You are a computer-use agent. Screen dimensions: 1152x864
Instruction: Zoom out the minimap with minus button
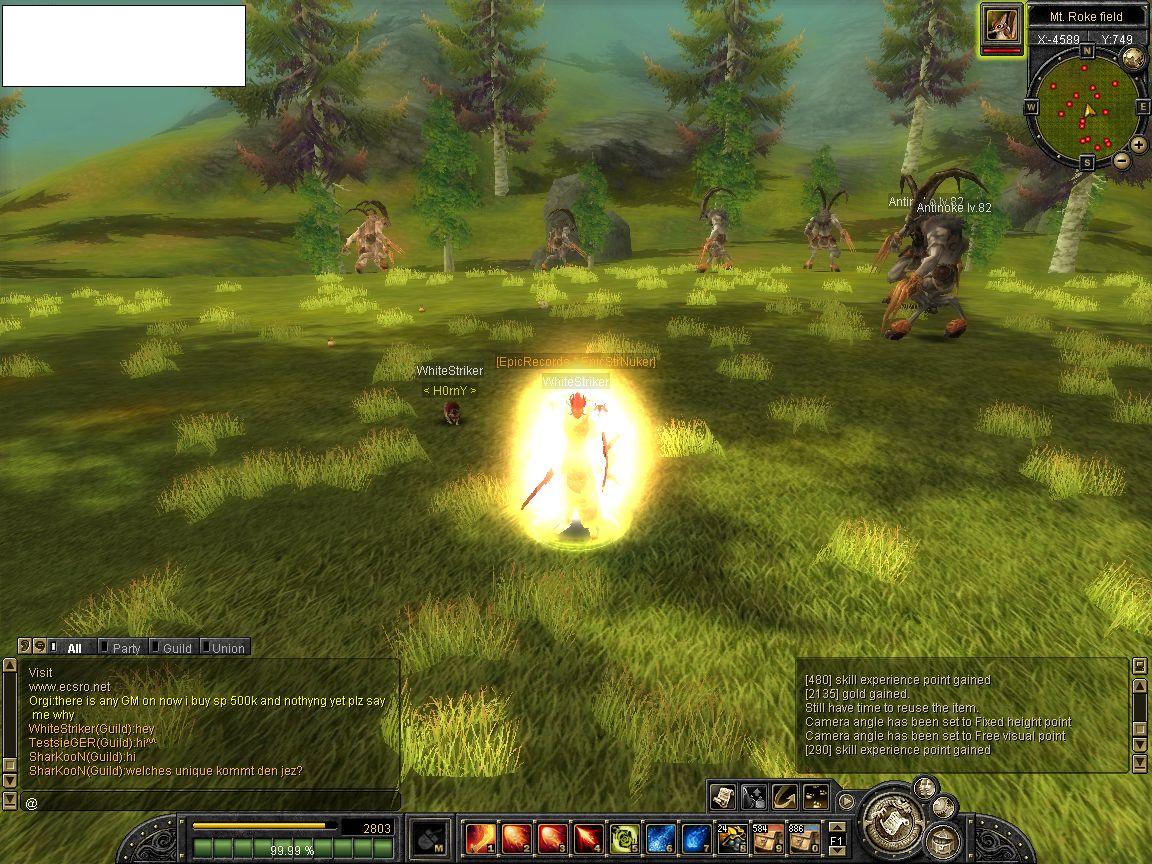pos(1122,160)
